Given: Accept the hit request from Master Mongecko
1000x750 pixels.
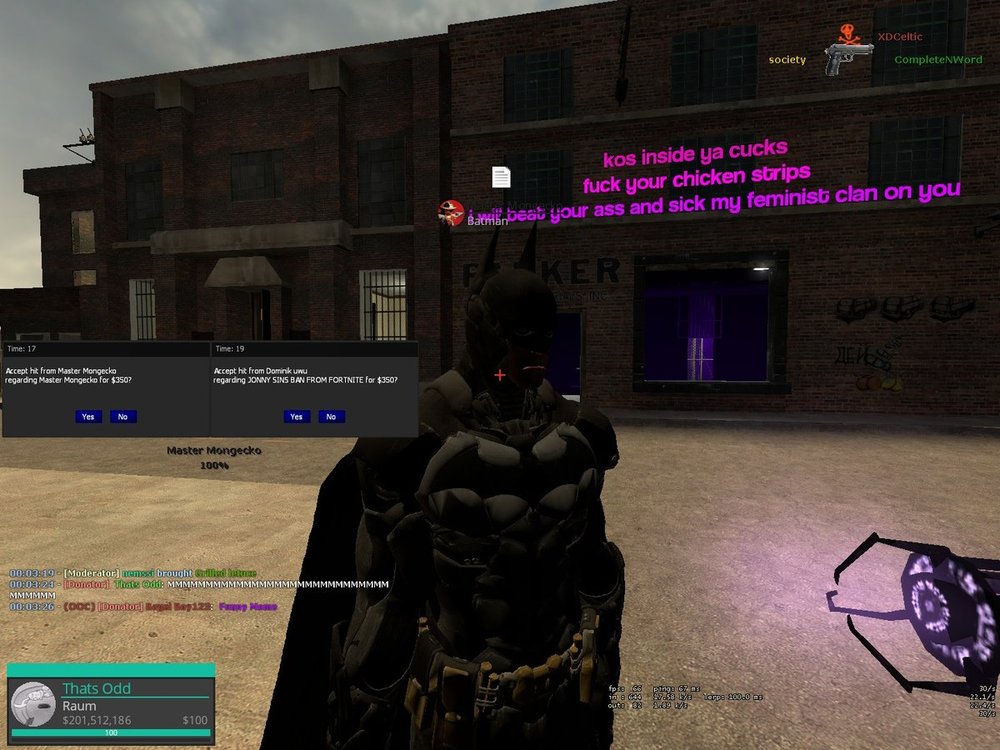Looking at the screenshot, I should coord(88,416).
